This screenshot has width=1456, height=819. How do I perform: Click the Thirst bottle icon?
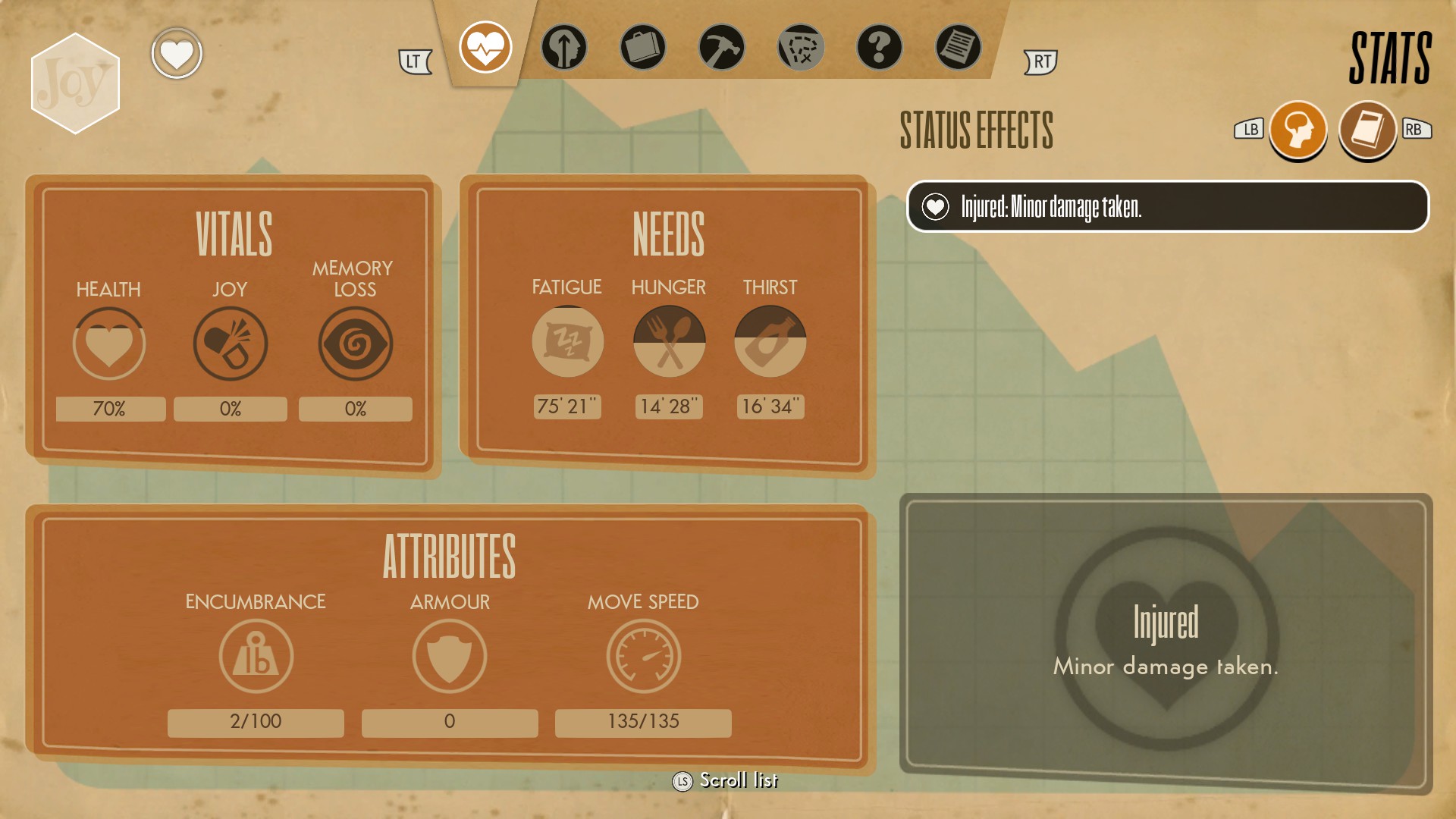click(x=770, y=342)
